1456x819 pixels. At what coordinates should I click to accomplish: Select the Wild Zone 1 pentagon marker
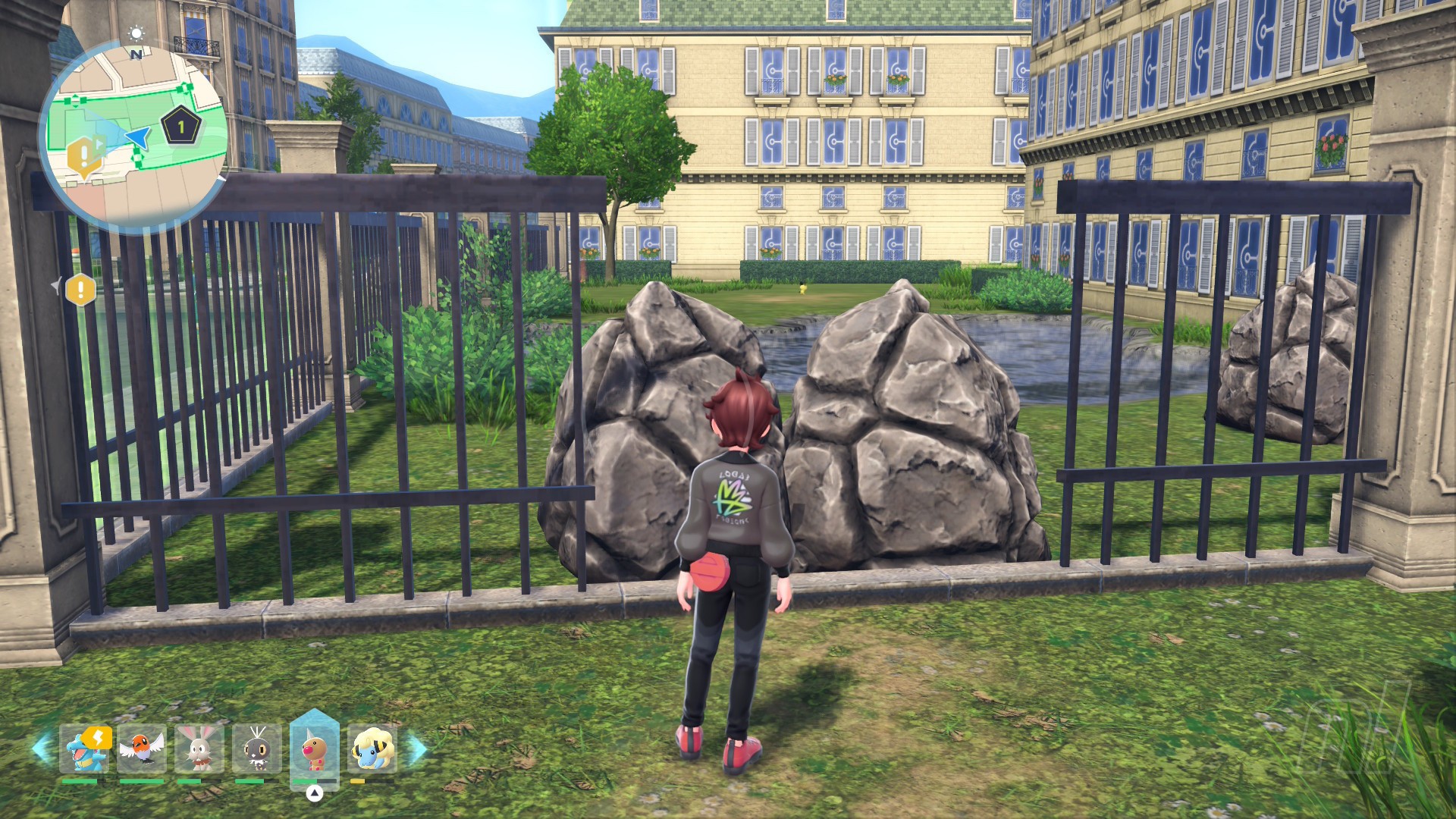pos(181,127)
